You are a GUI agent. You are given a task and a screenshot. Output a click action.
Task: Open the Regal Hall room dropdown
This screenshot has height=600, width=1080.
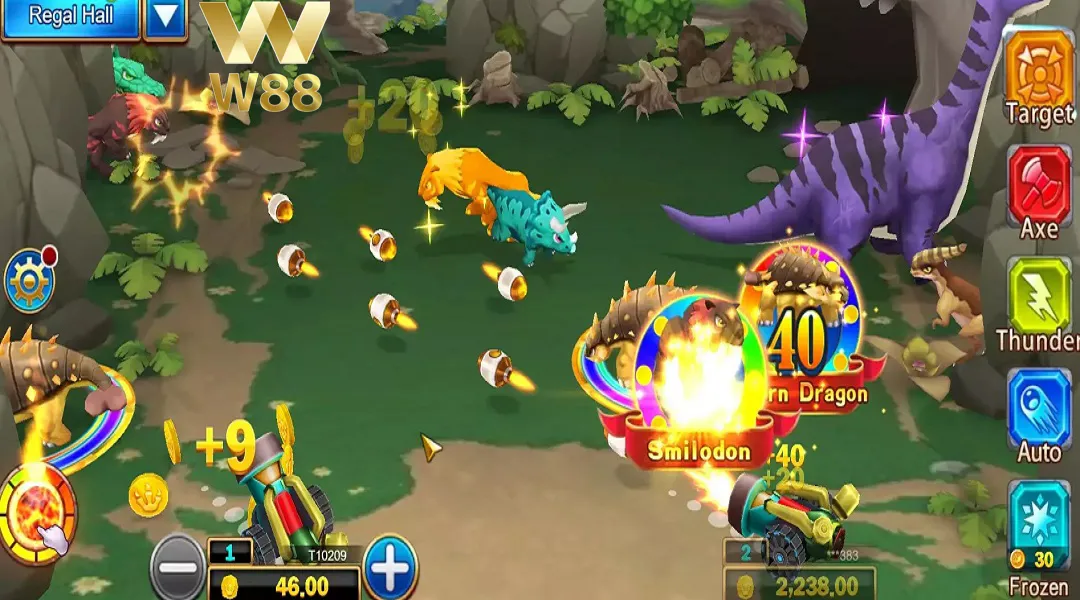165,17
